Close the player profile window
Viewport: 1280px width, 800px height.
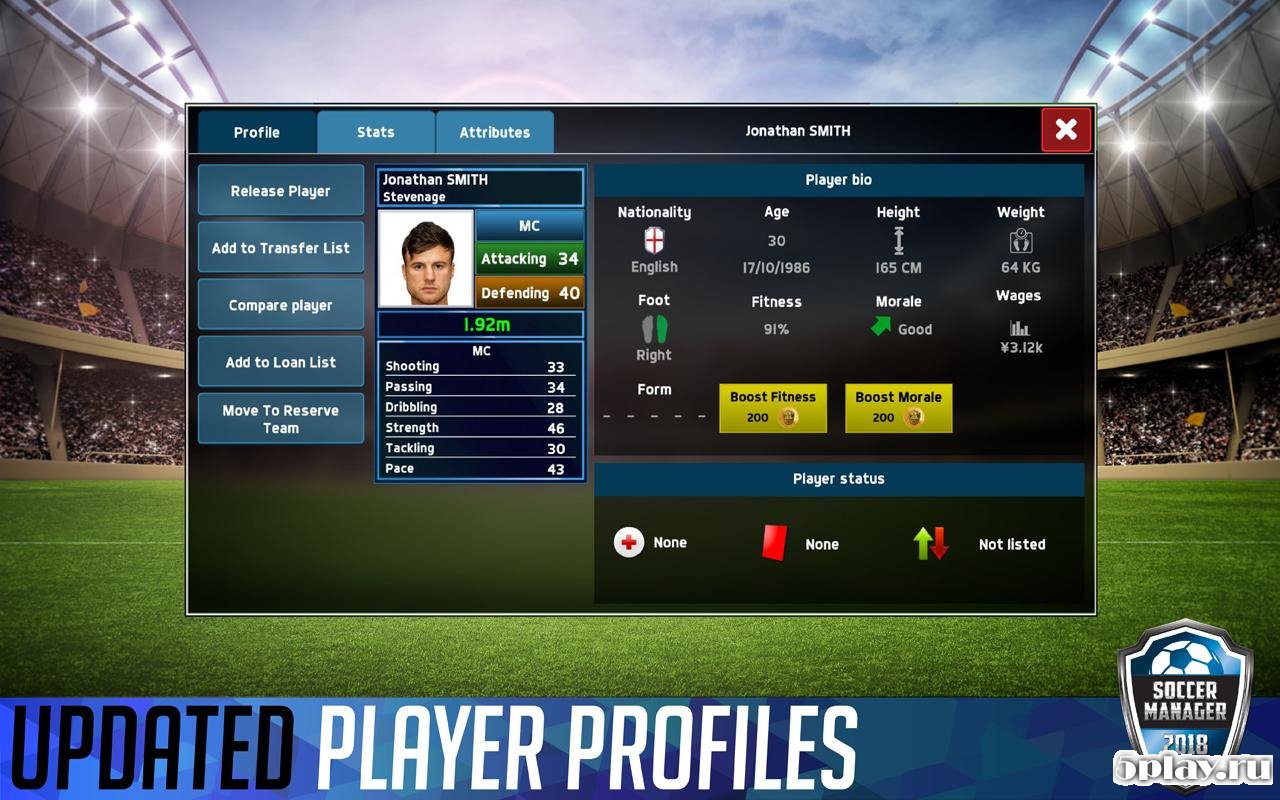coord(1066,129)
